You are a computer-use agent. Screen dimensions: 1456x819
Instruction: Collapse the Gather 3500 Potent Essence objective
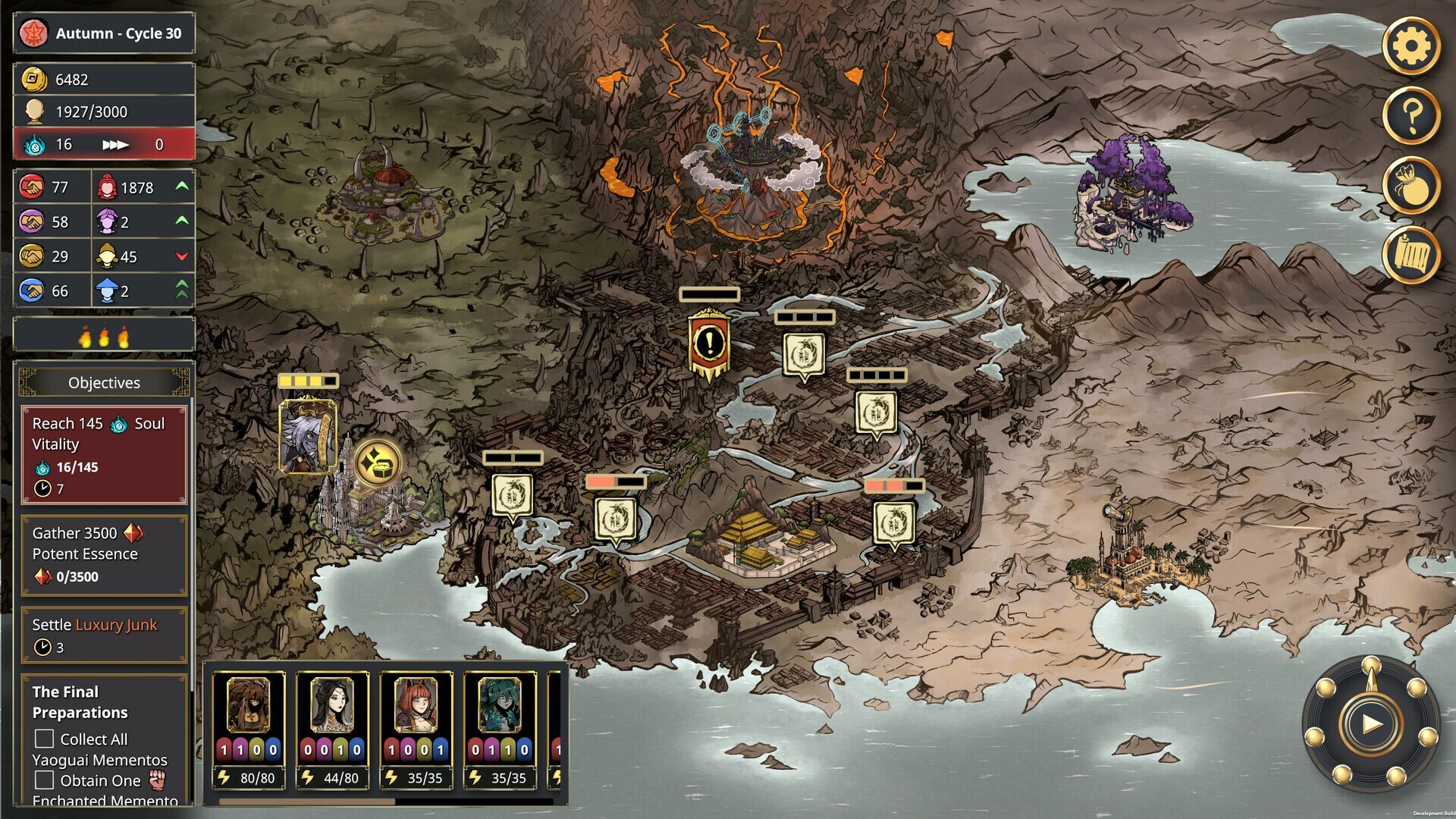pos(104,554)
